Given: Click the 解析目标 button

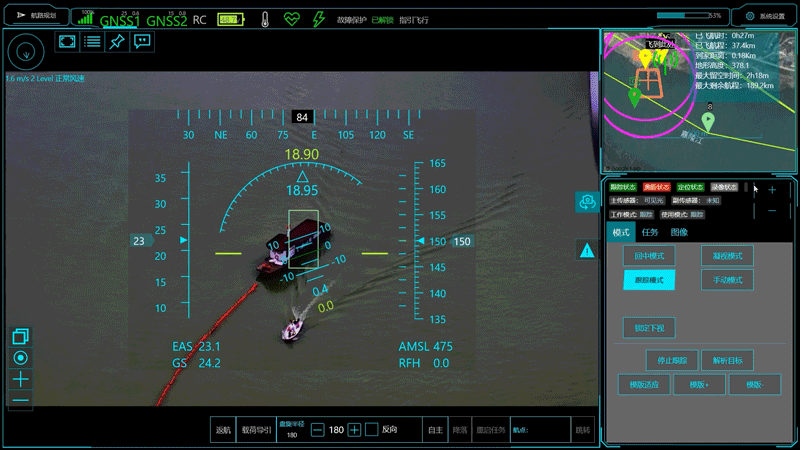Looking at the screenshot, I should point(727,360).
